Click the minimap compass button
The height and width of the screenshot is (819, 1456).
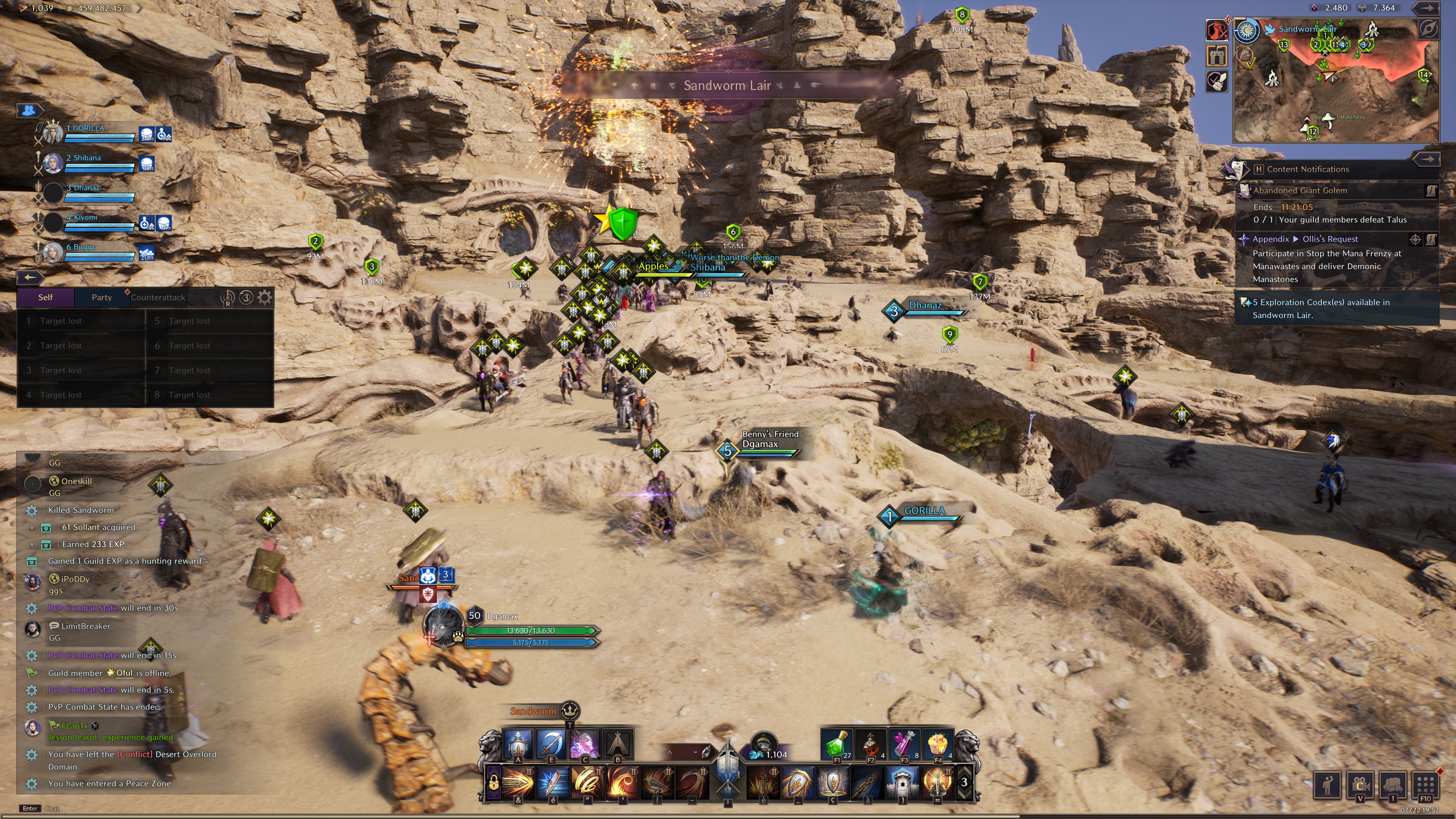(1428, 29)
